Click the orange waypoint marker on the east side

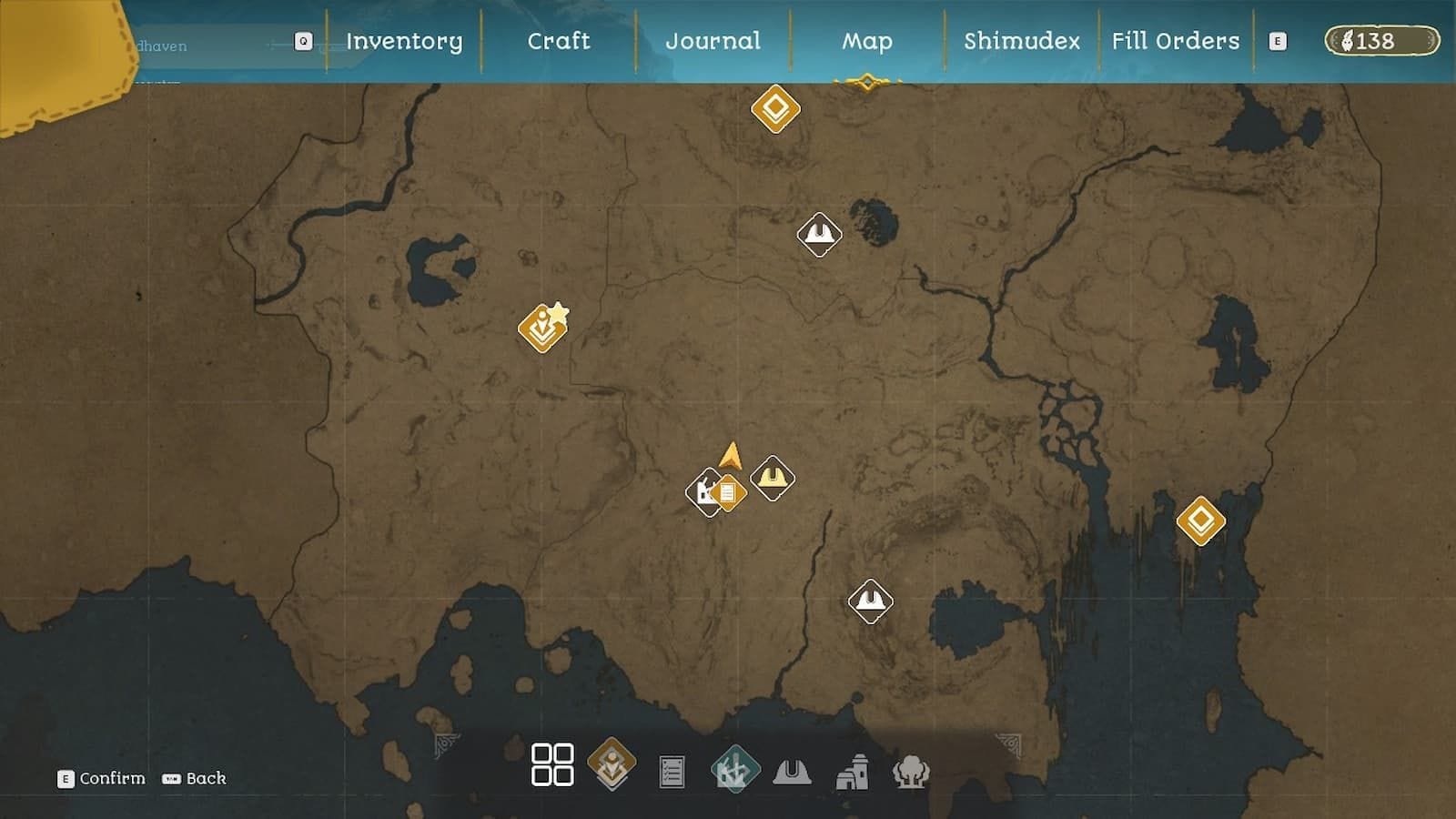[1202, 522]
